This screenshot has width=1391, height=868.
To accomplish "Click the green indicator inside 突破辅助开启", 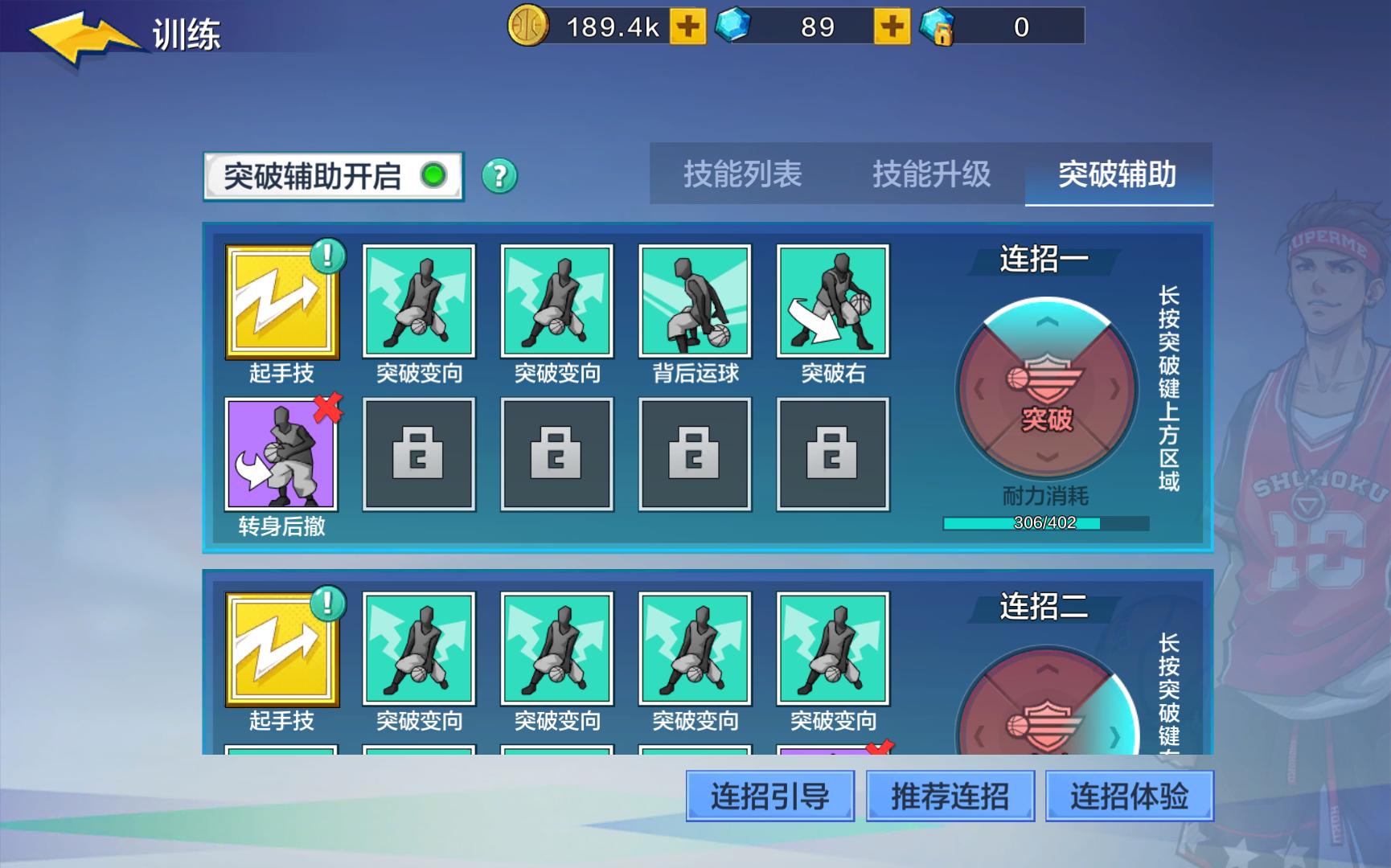I will pyautogui.click(x=433, y=174).
